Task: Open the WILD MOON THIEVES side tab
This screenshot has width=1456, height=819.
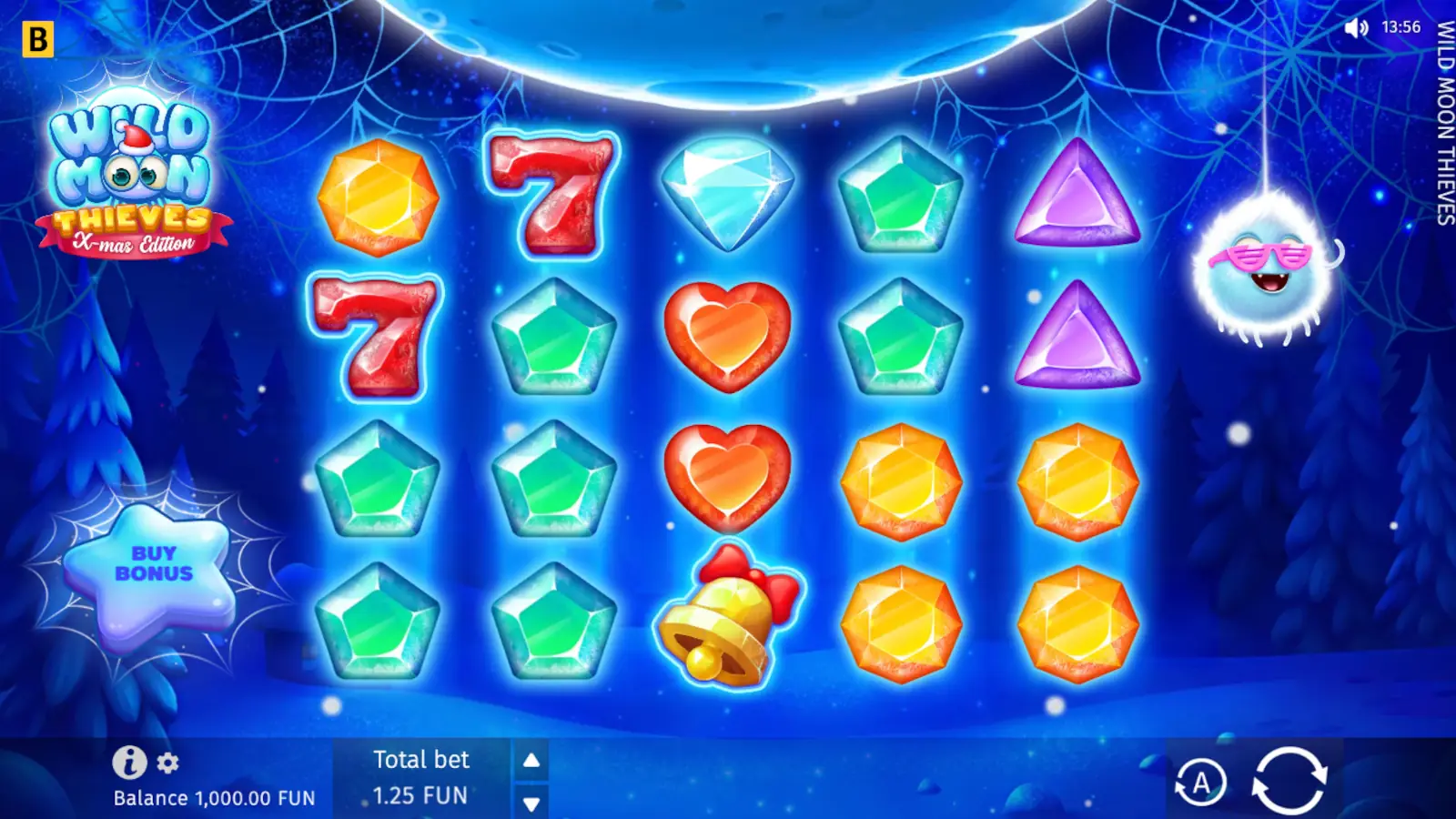Action: [1442, 123]
